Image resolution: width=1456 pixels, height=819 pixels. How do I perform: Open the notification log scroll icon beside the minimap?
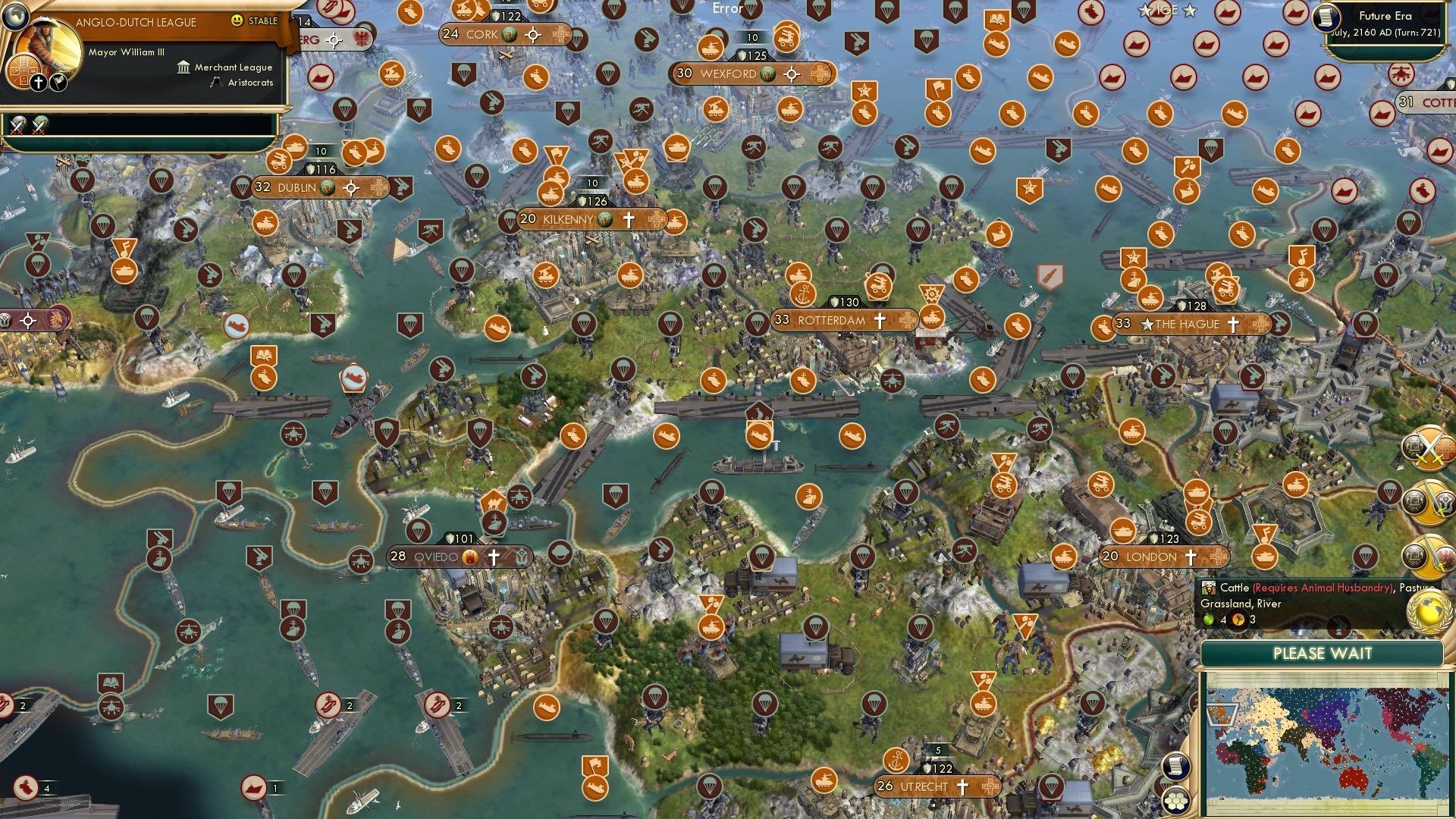(x=1176, y=767)
